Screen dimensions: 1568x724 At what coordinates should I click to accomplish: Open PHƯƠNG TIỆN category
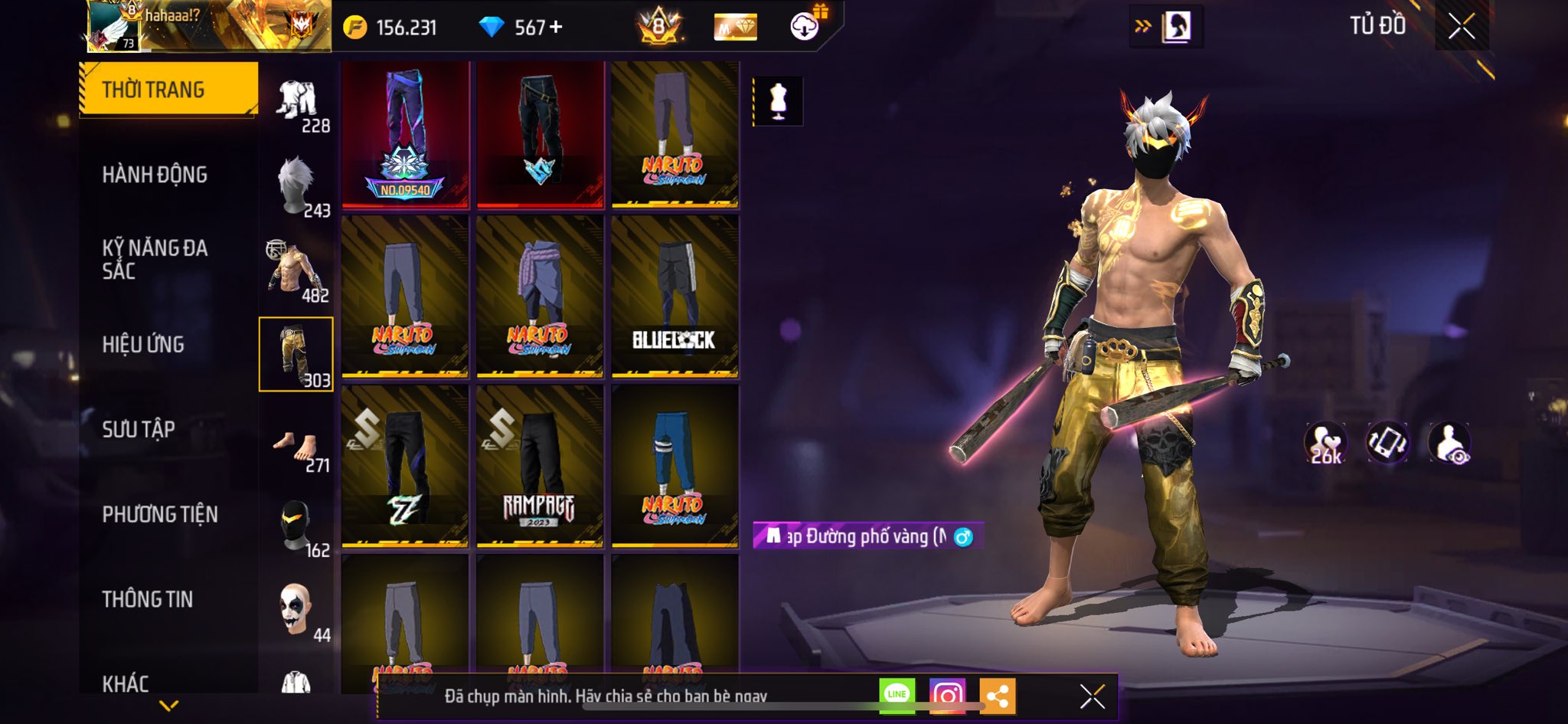(160, 514)
